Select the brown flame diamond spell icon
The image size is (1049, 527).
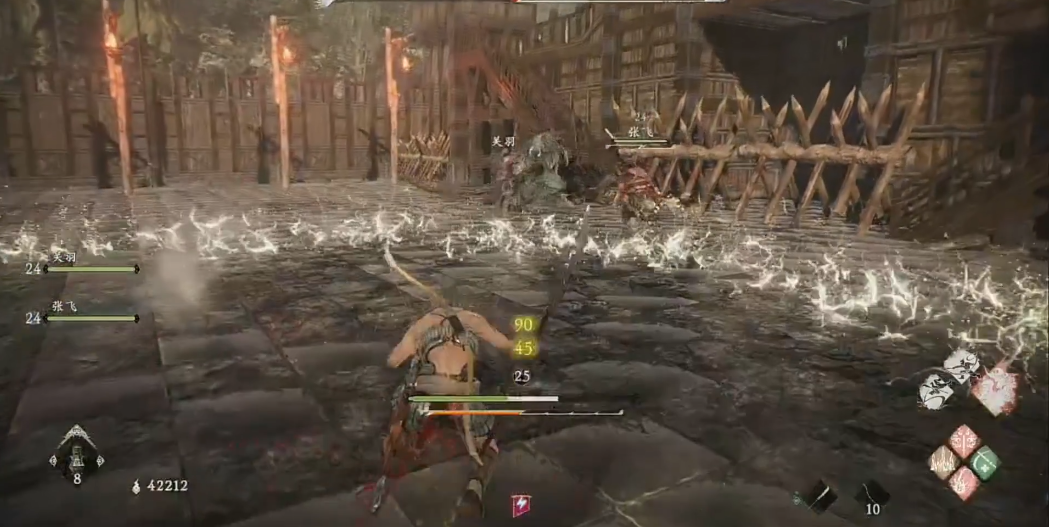(x=944, y=461)
